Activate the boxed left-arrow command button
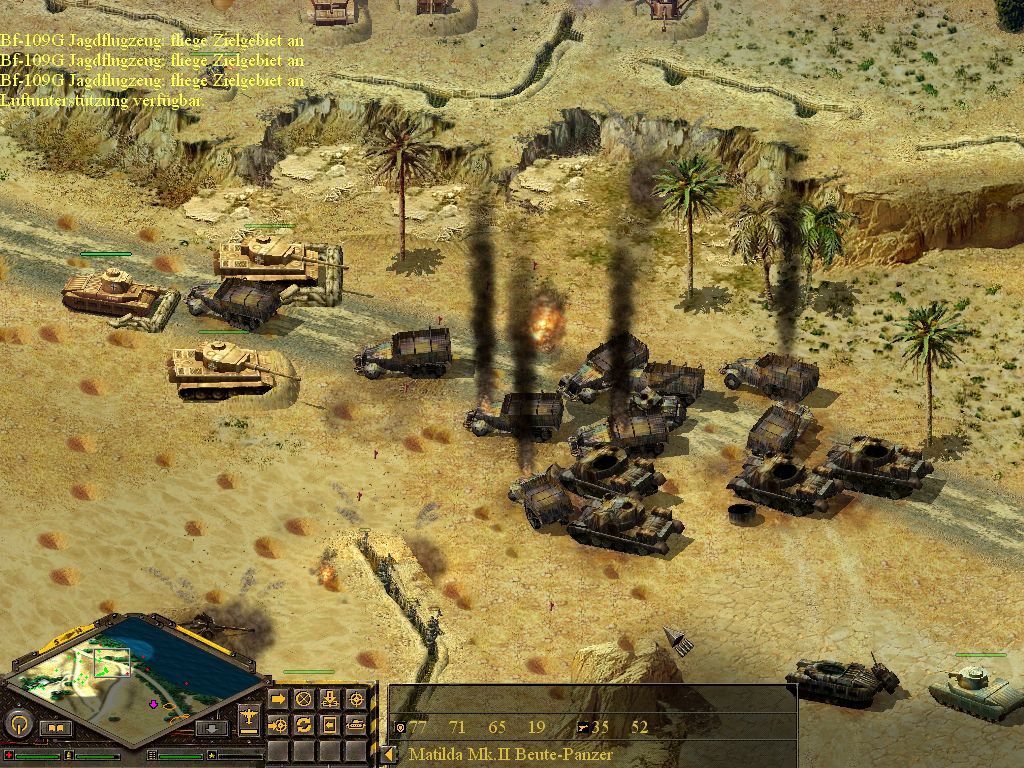1024x768 pixels. tap(329, 723)
